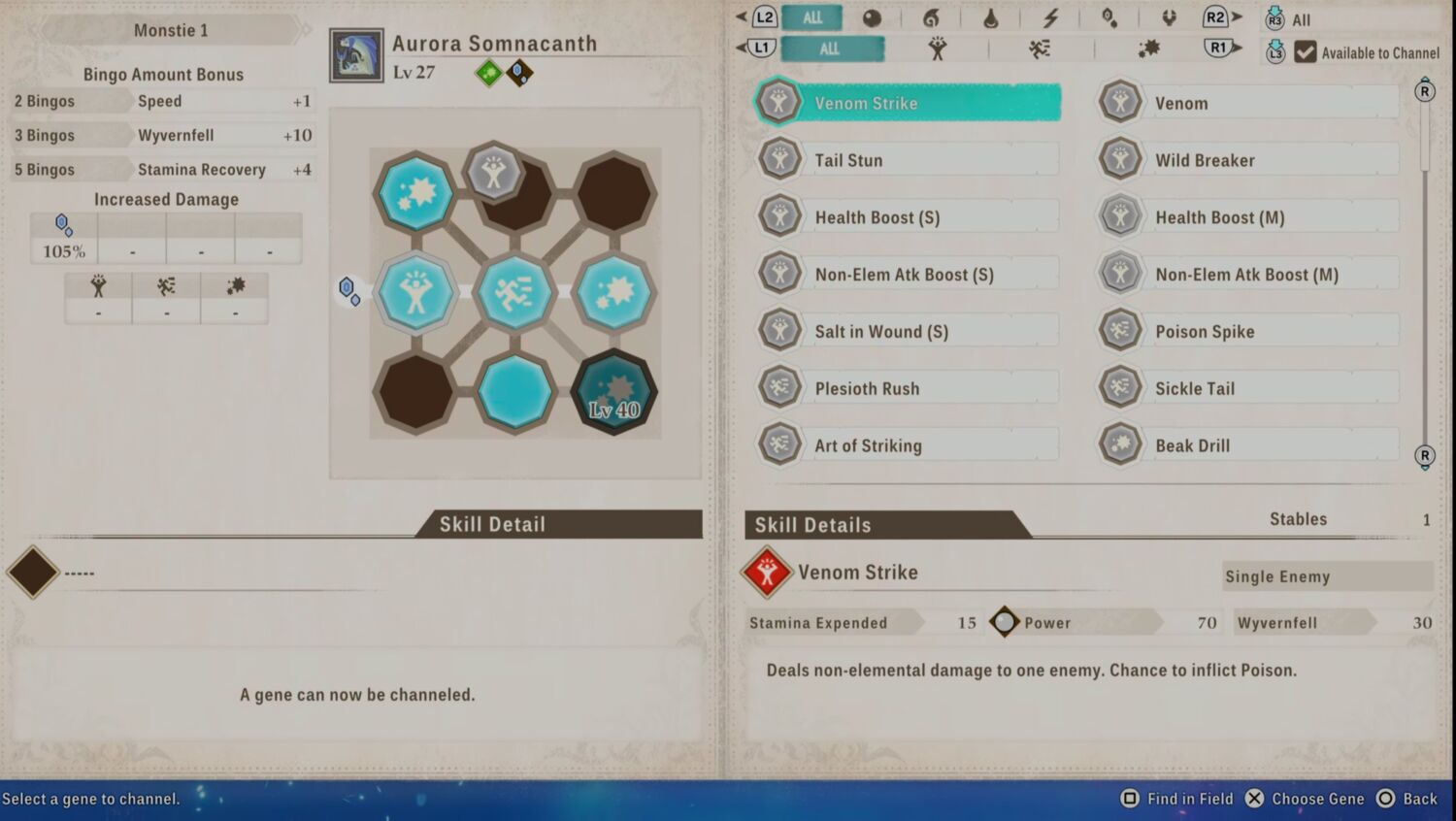Select the Plesioth Rush gene
Image resolution: width=1456 pixels, height=821 pixels.
[x=908, y=388]
